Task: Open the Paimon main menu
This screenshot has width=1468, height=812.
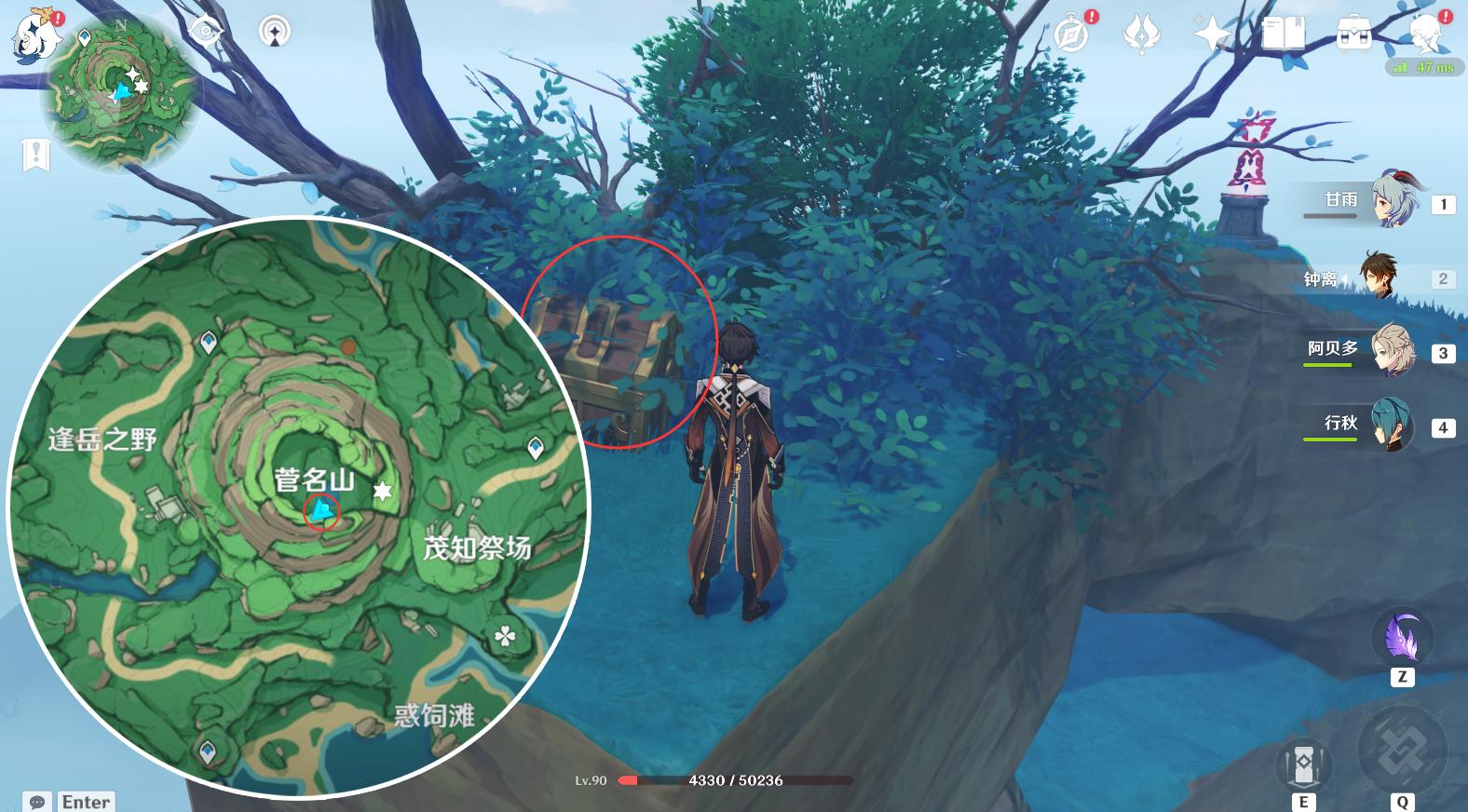Action: tap(37, 37)
